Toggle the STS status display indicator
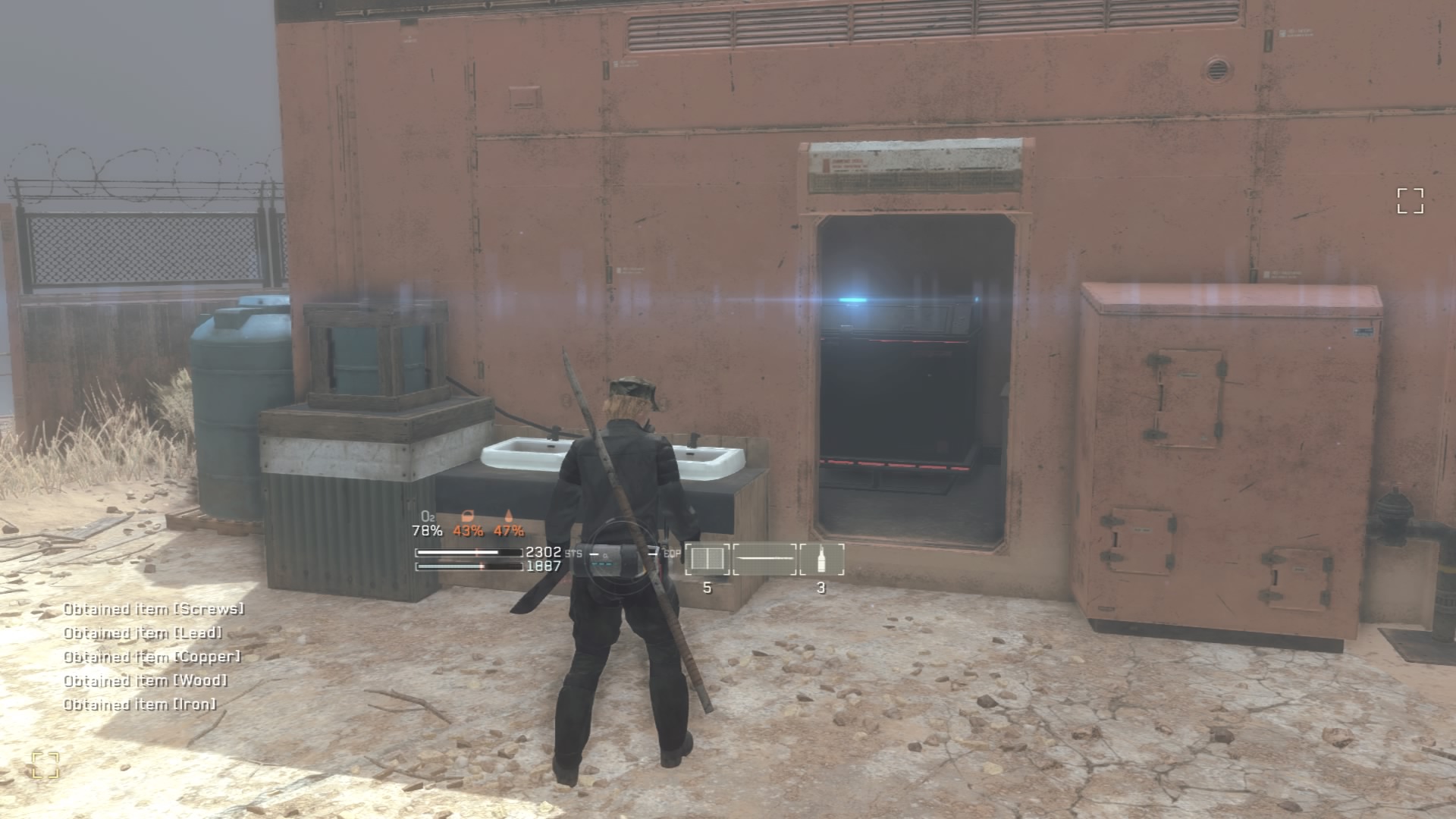1456x819 pixels. click(575, 554)
